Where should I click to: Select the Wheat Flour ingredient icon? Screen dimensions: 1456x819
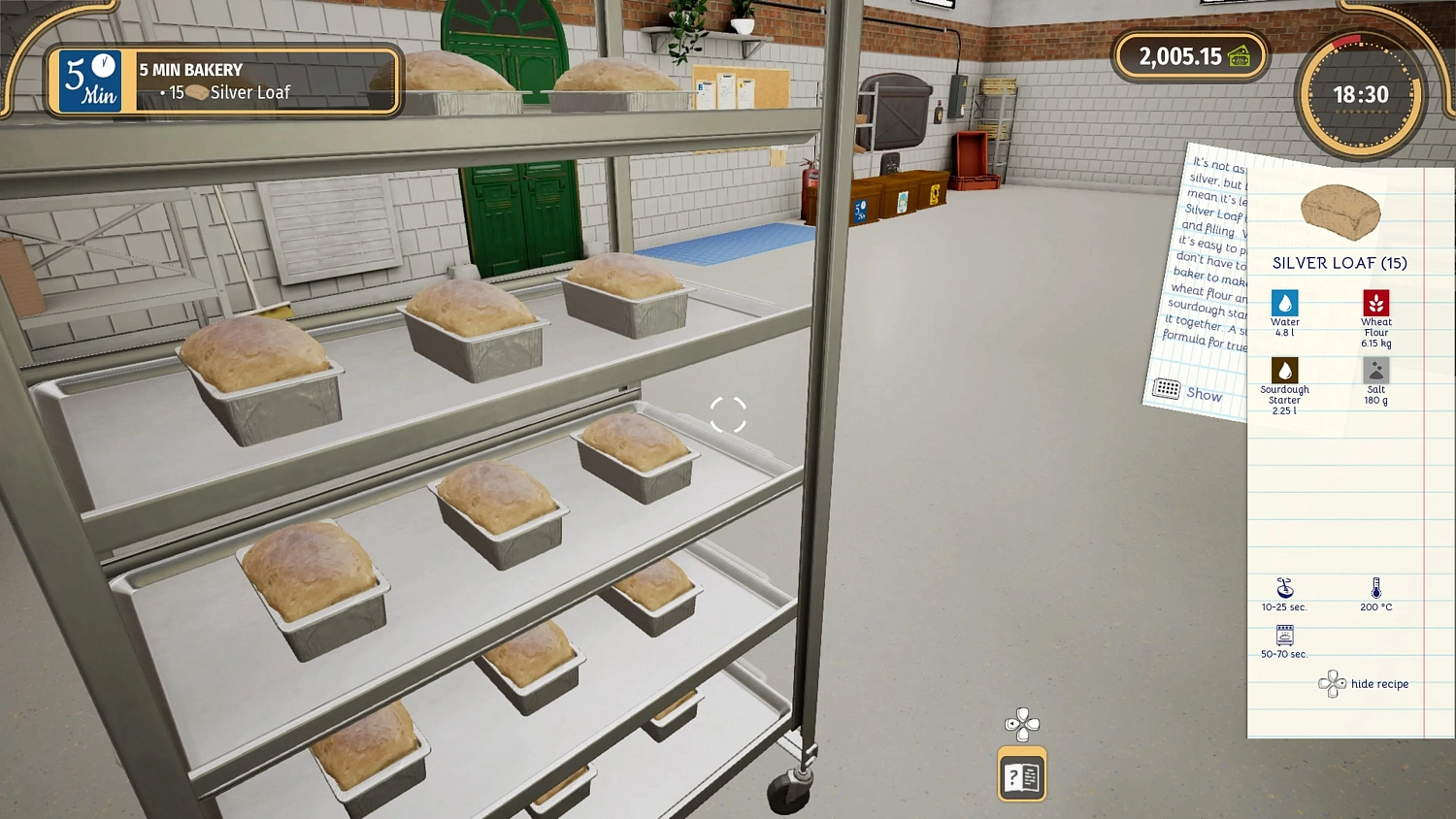tap(1376, 303)
